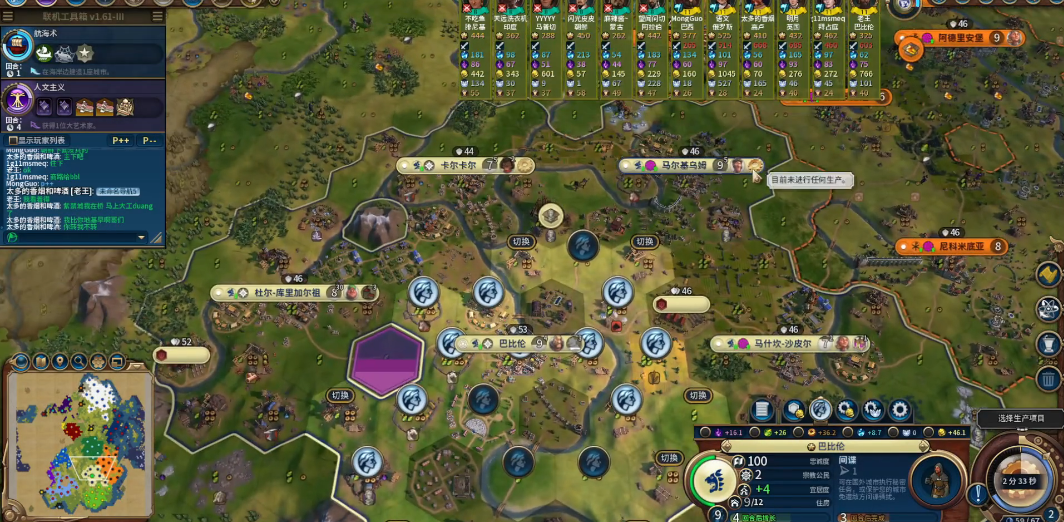Open the city production queue list icon

coord(762,409)
